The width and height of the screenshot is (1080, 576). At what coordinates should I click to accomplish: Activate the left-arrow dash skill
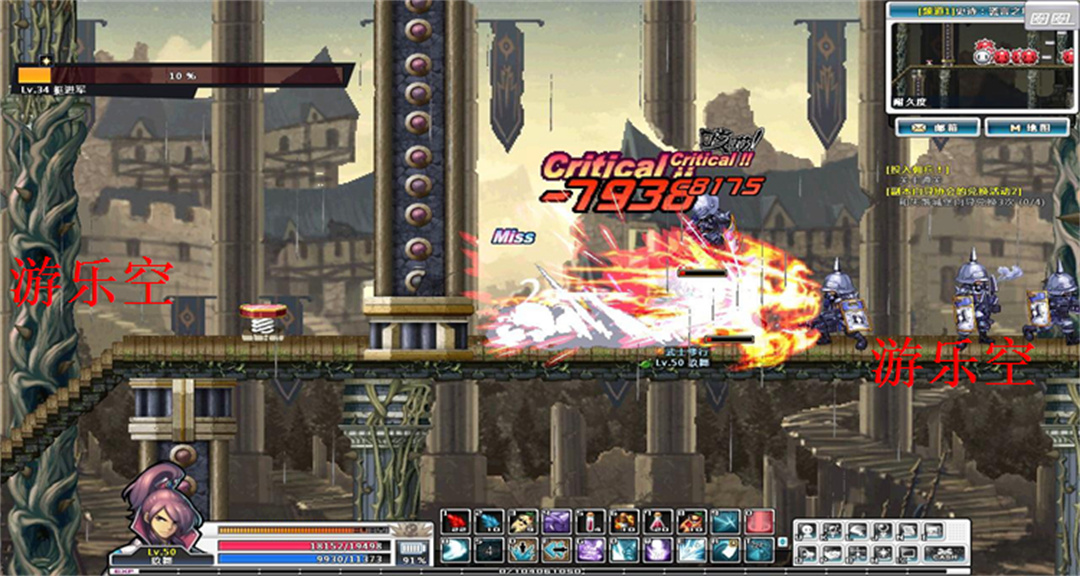[x=557, y=549]
